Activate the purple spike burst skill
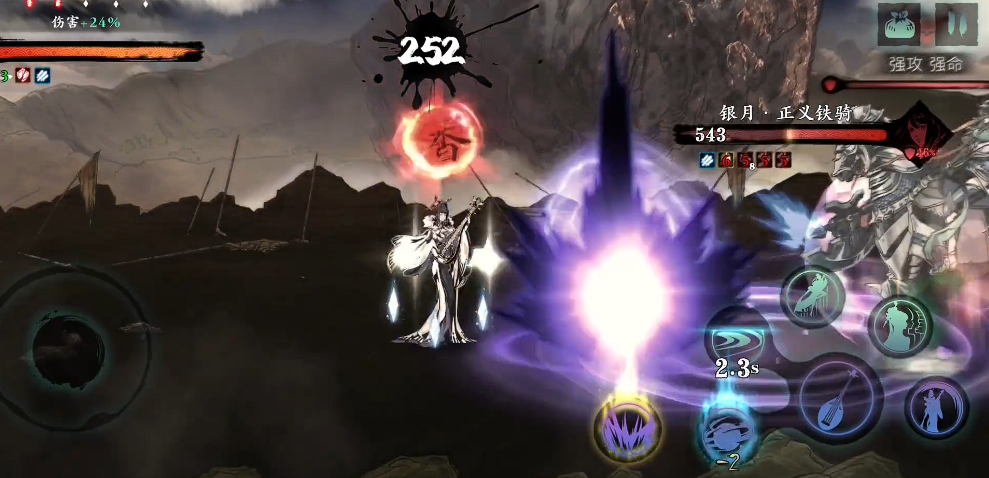Screen dimensions: 989x478 [627, 429]
